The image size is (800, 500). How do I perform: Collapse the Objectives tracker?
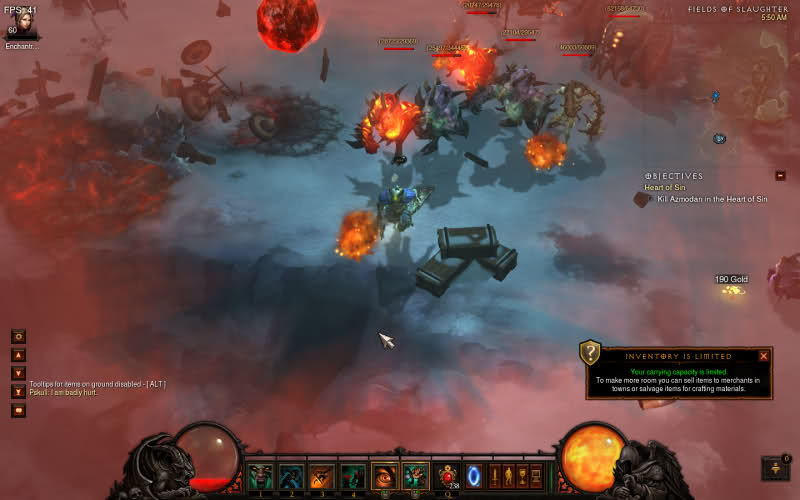point(780,176)
